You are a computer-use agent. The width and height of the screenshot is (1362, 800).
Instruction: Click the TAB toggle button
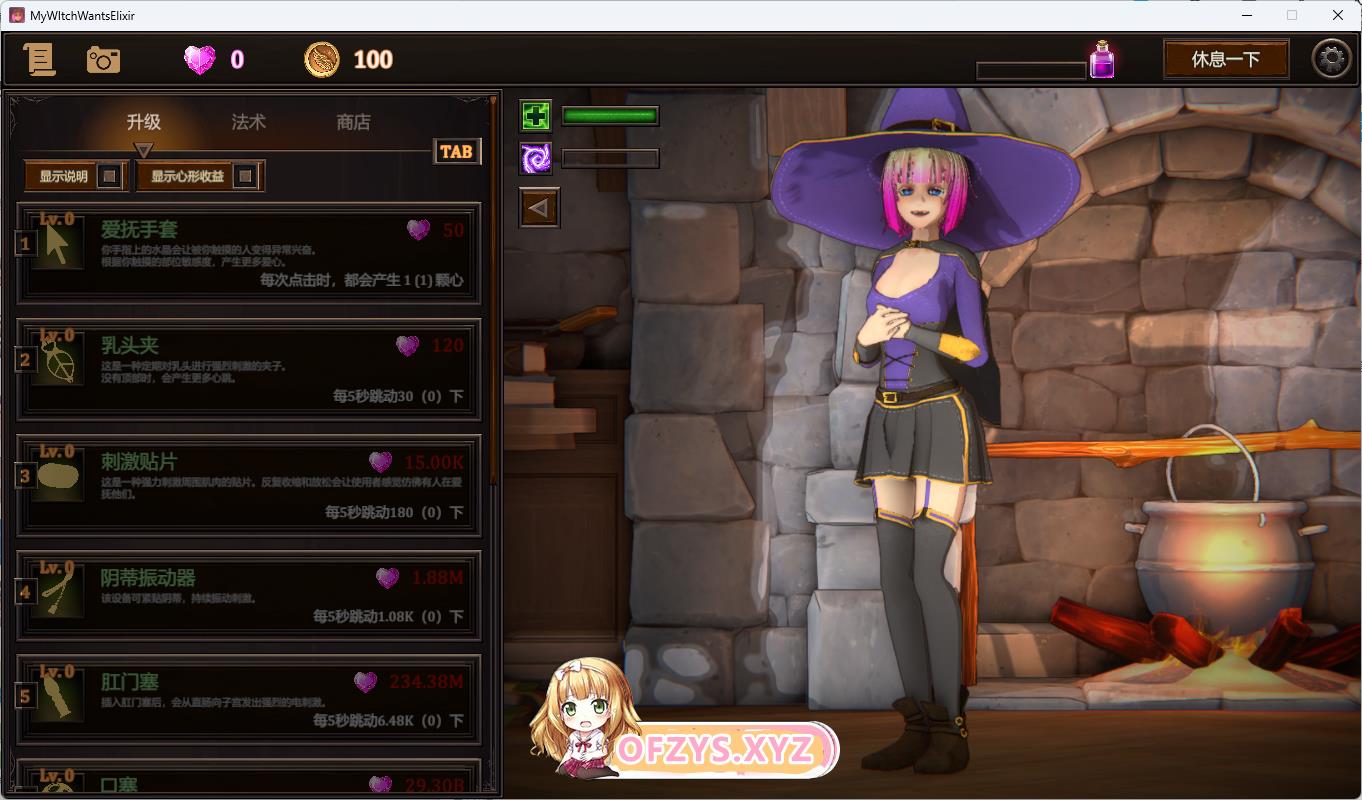(x=456, y=151)
